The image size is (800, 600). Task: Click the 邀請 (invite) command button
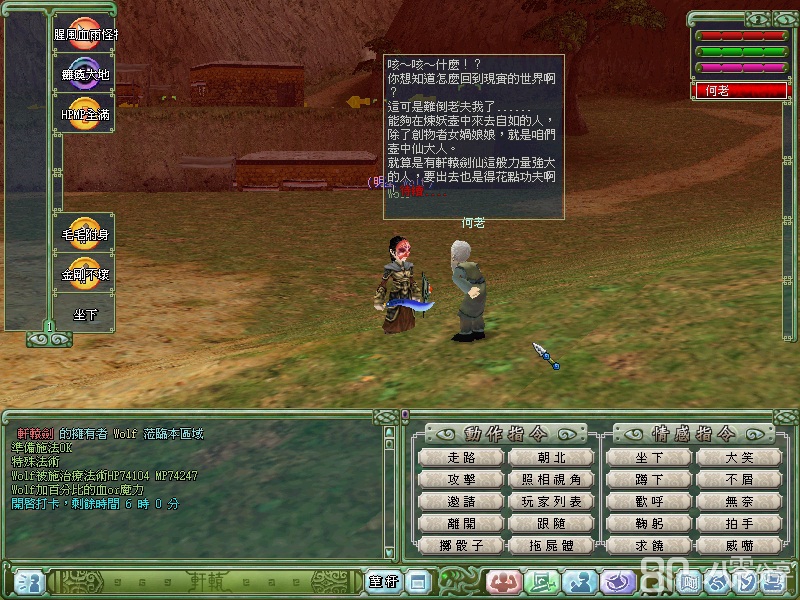pos(462,501)
